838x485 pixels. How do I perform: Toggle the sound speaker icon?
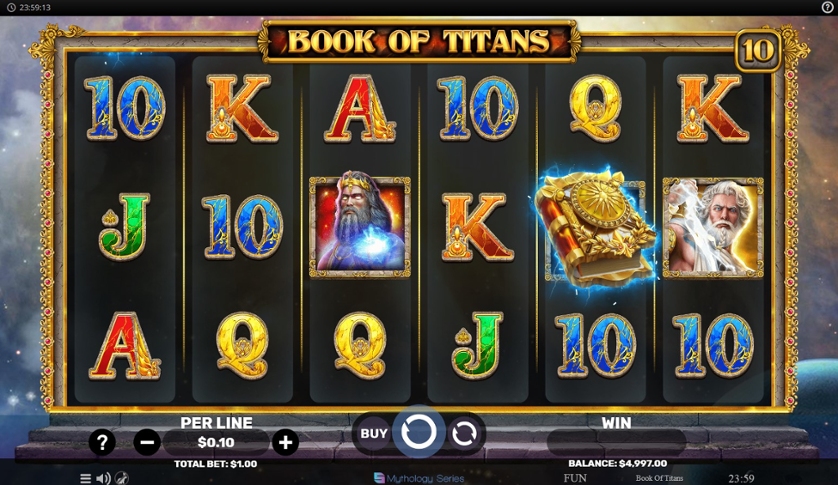pos(103,478)
